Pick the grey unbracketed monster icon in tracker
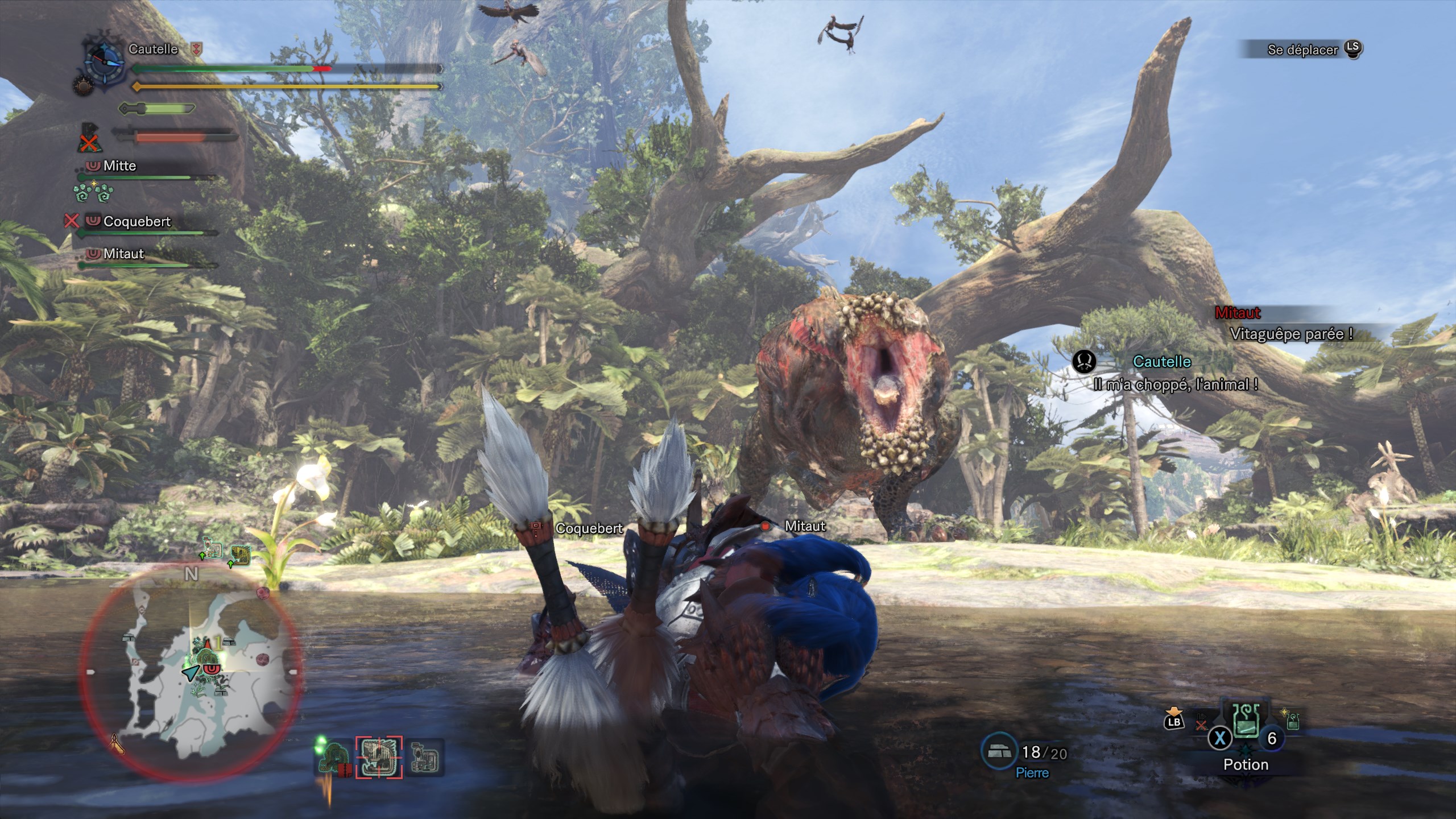The height and width of the screenshot is (819, 1456). tap(424, 758)
